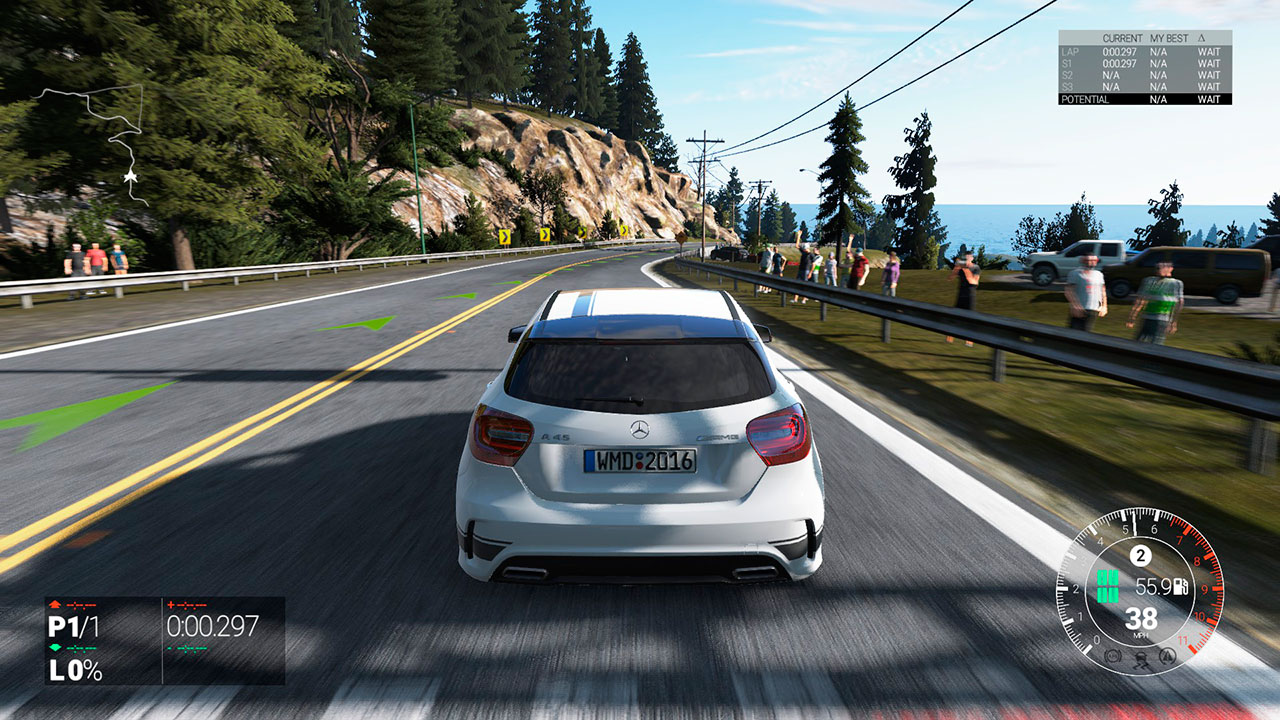1280x720 pixels.
Task: Select the star position marker on minimap
Action: (130, 177)
